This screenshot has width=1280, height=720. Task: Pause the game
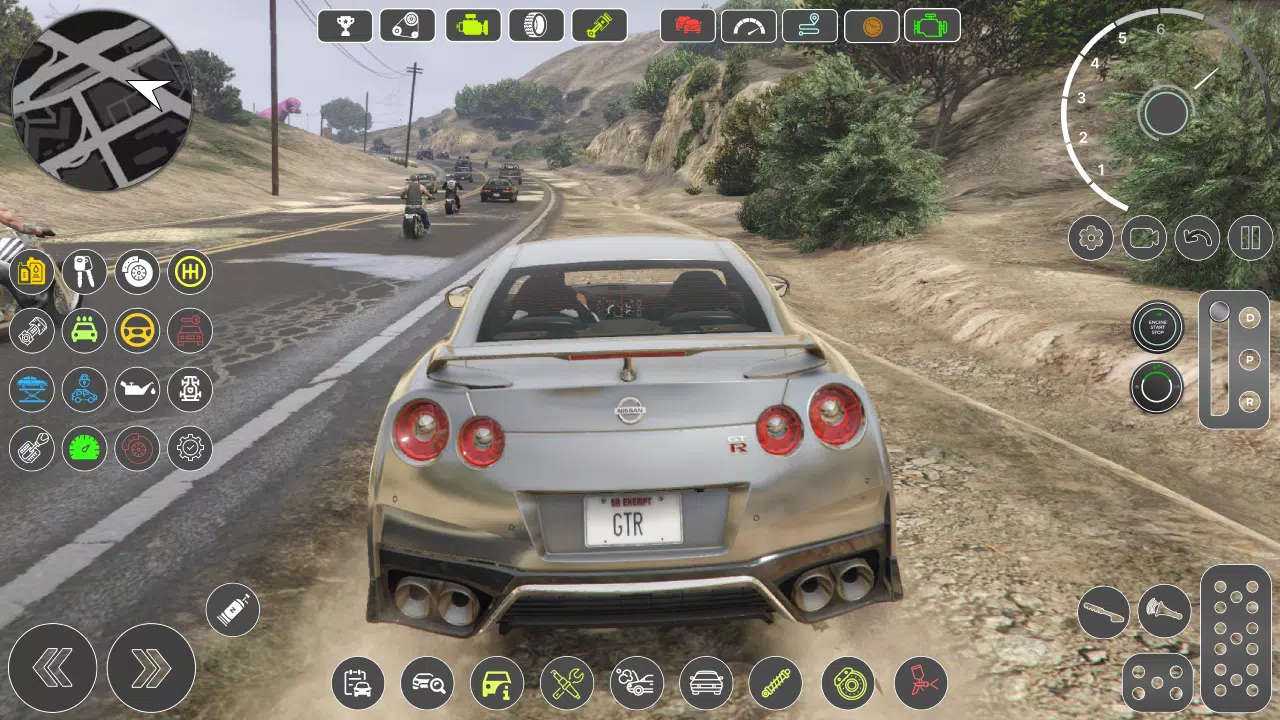point(1250,238)
